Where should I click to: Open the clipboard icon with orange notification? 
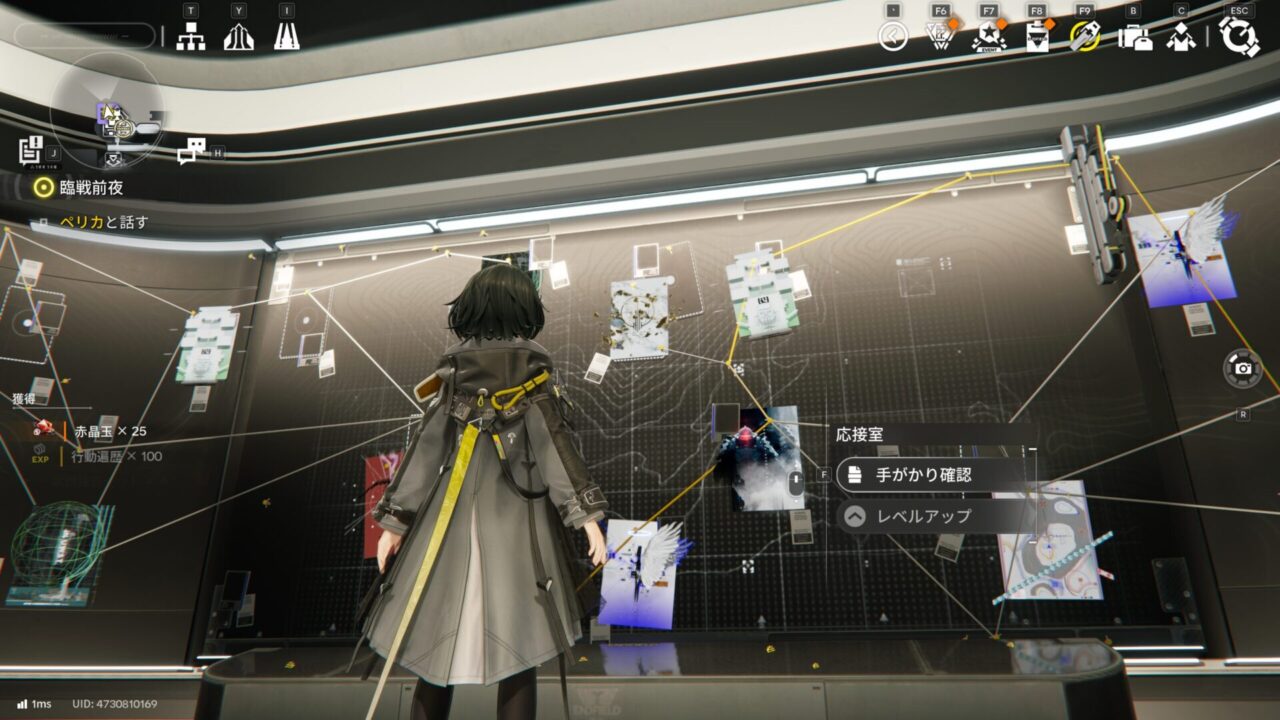click(x=1038, y=37)
